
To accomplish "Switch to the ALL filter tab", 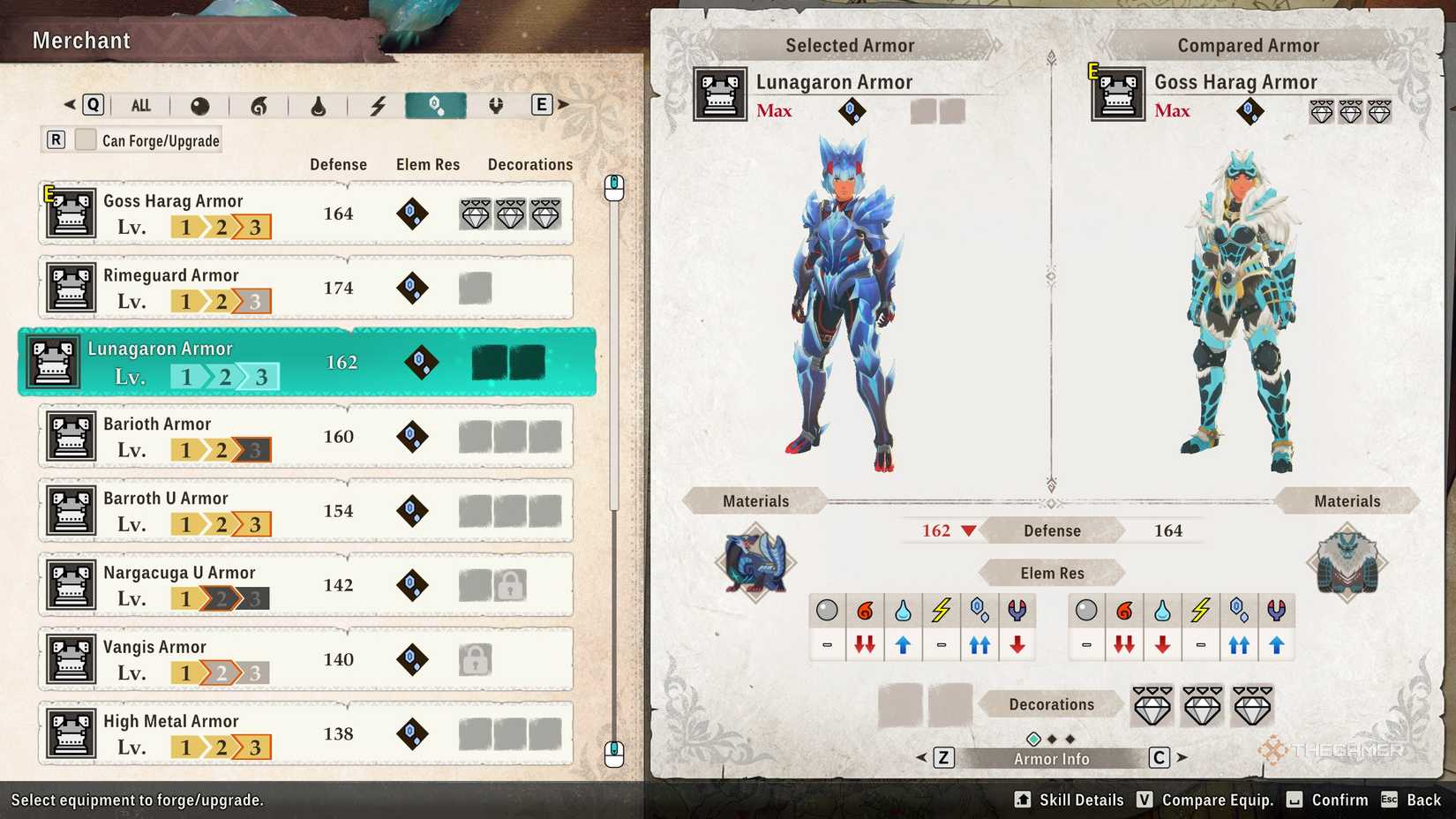I will [x=141, y=105].
